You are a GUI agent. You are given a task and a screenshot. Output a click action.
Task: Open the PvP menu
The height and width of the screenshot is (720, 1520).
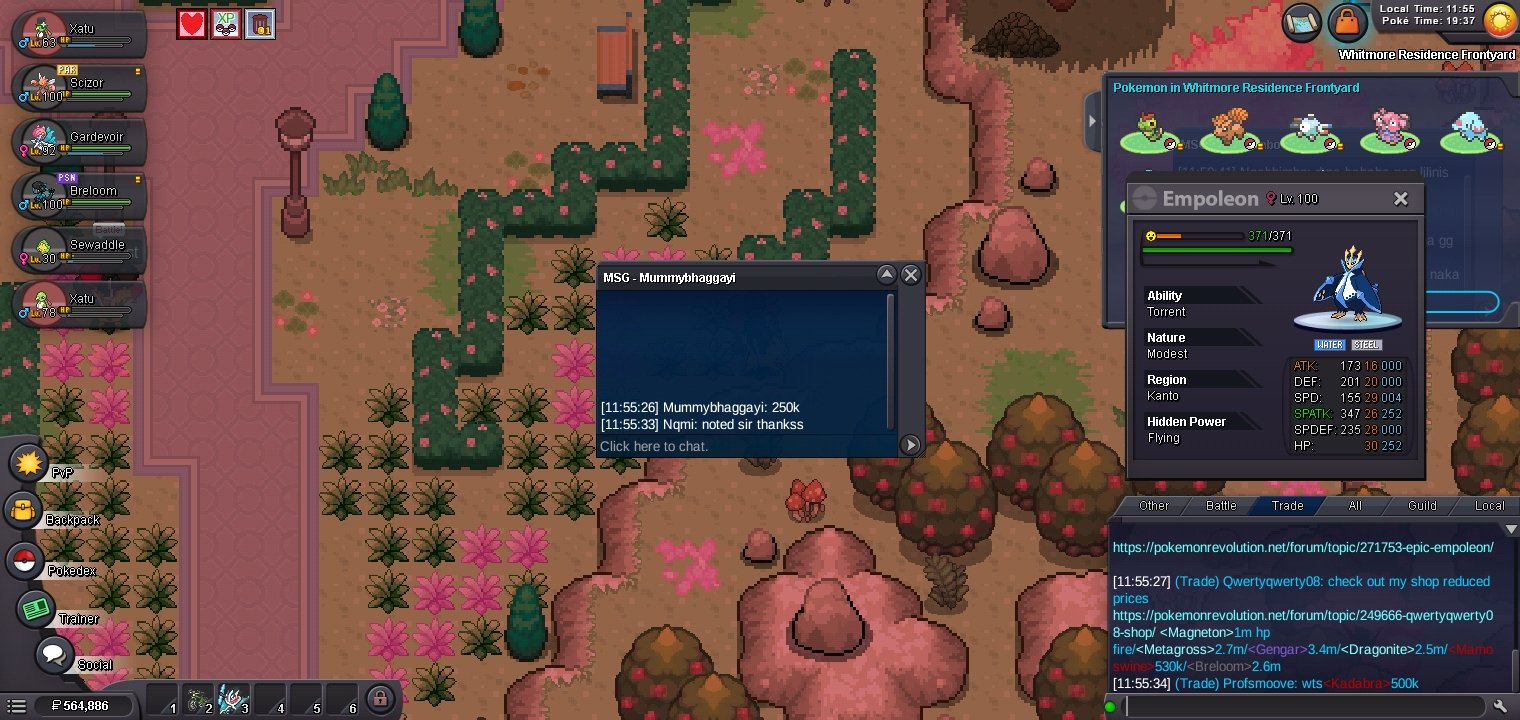click(x=30, y=464)
